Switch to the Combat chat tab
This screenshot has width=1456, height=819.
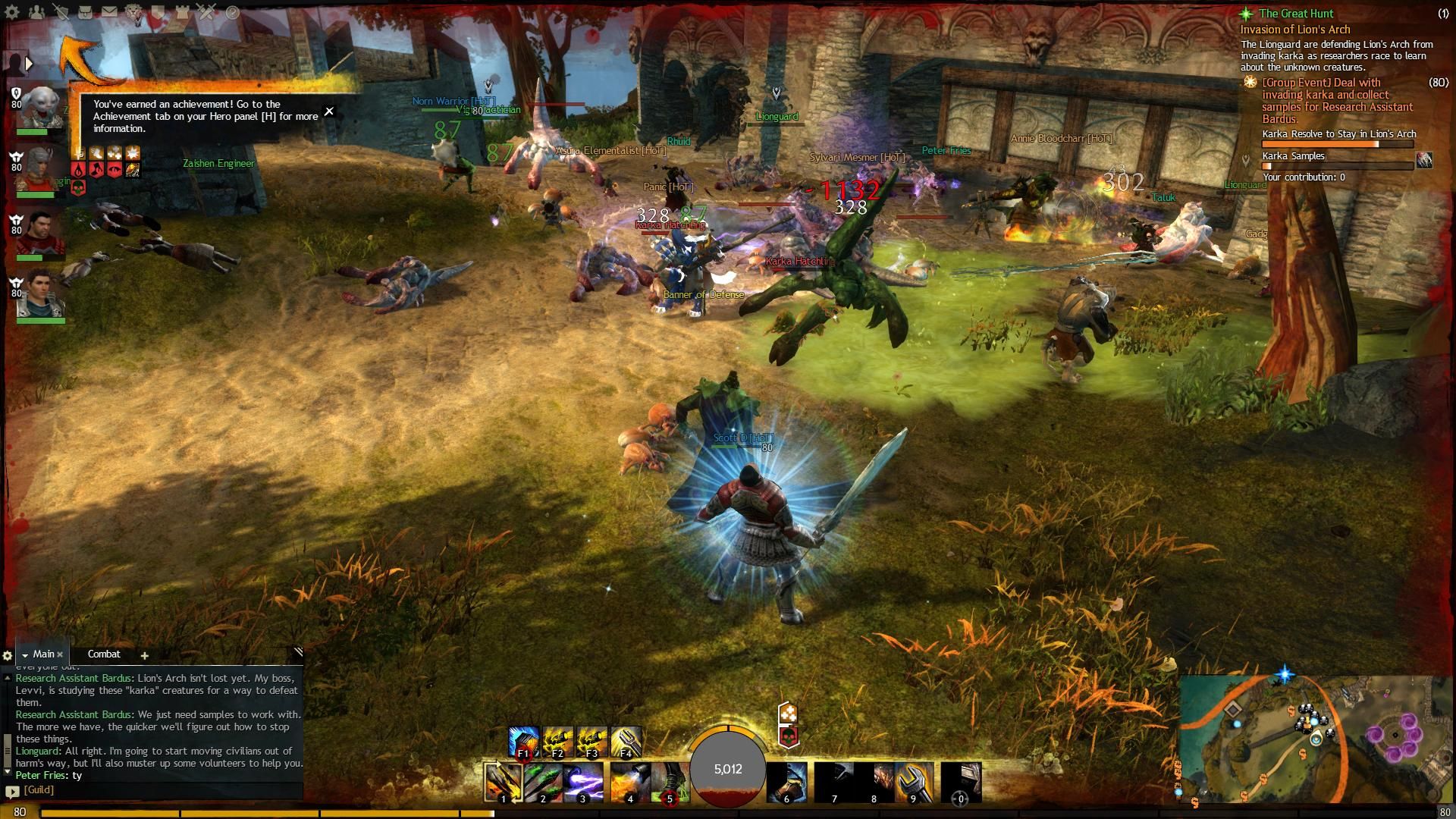click(104, 654)
